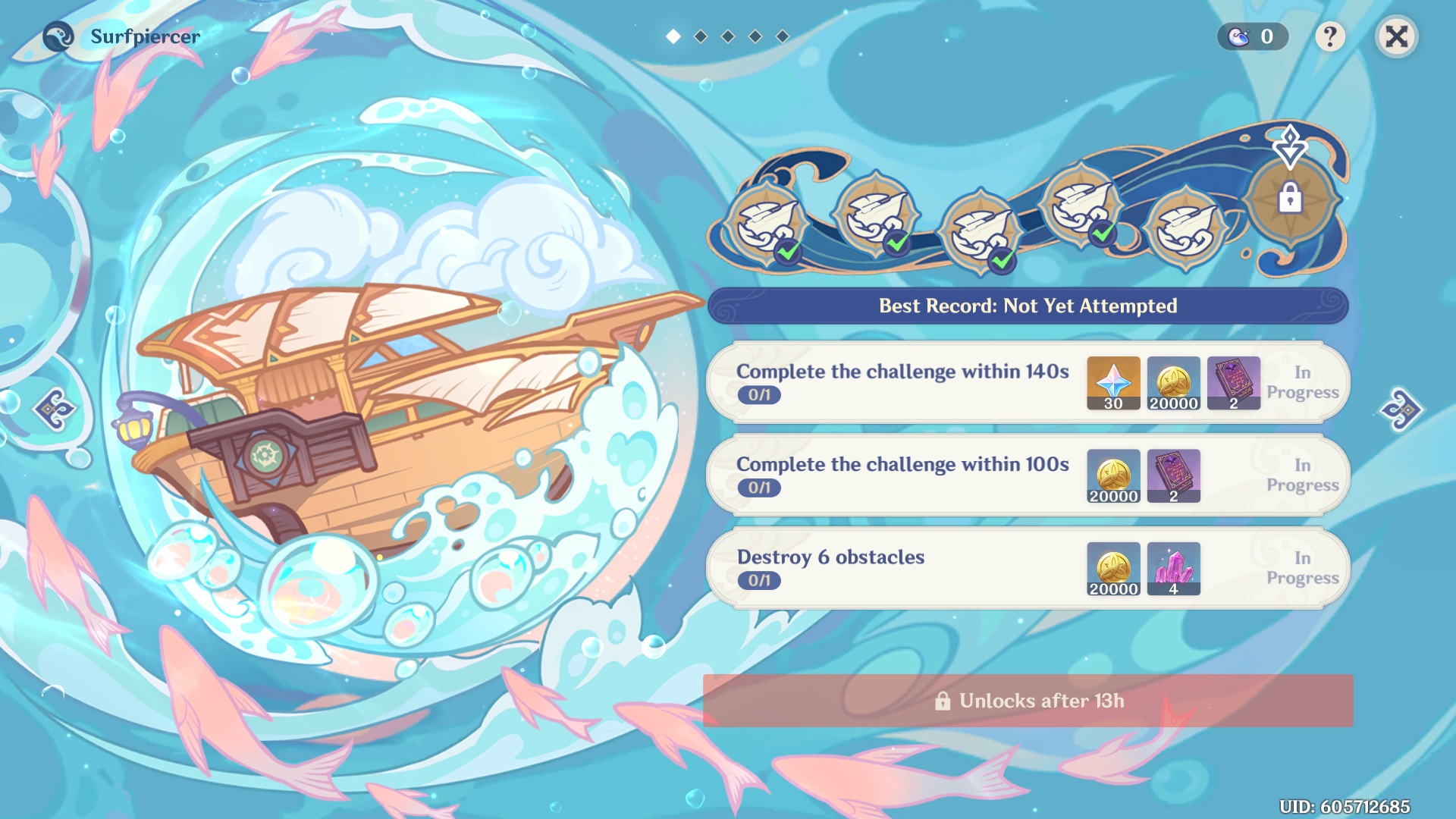
Task: Click the Best Record banner
Action: pyautogui.click(x=1026, y=306)
